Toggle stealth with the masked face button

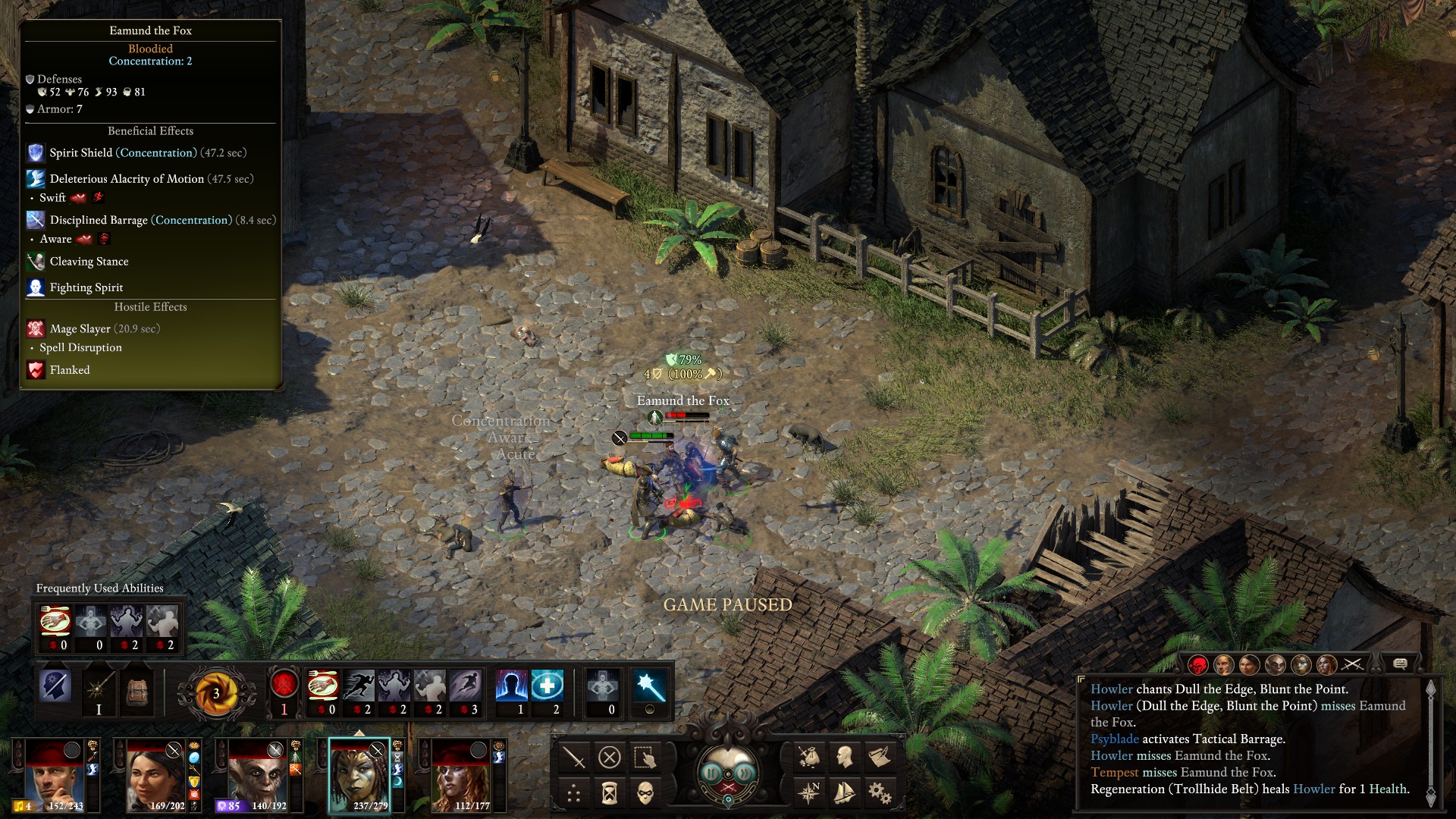[645, 793]
